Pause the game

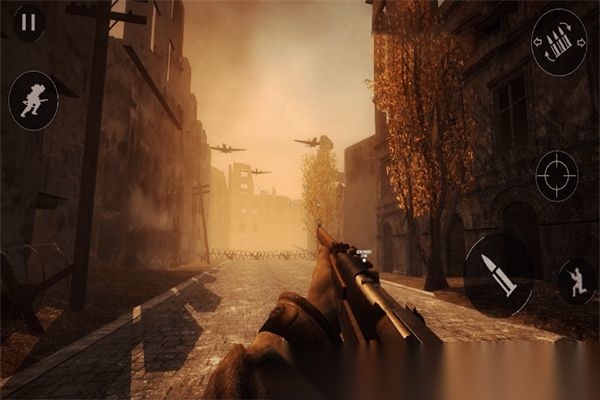[28, 21]
